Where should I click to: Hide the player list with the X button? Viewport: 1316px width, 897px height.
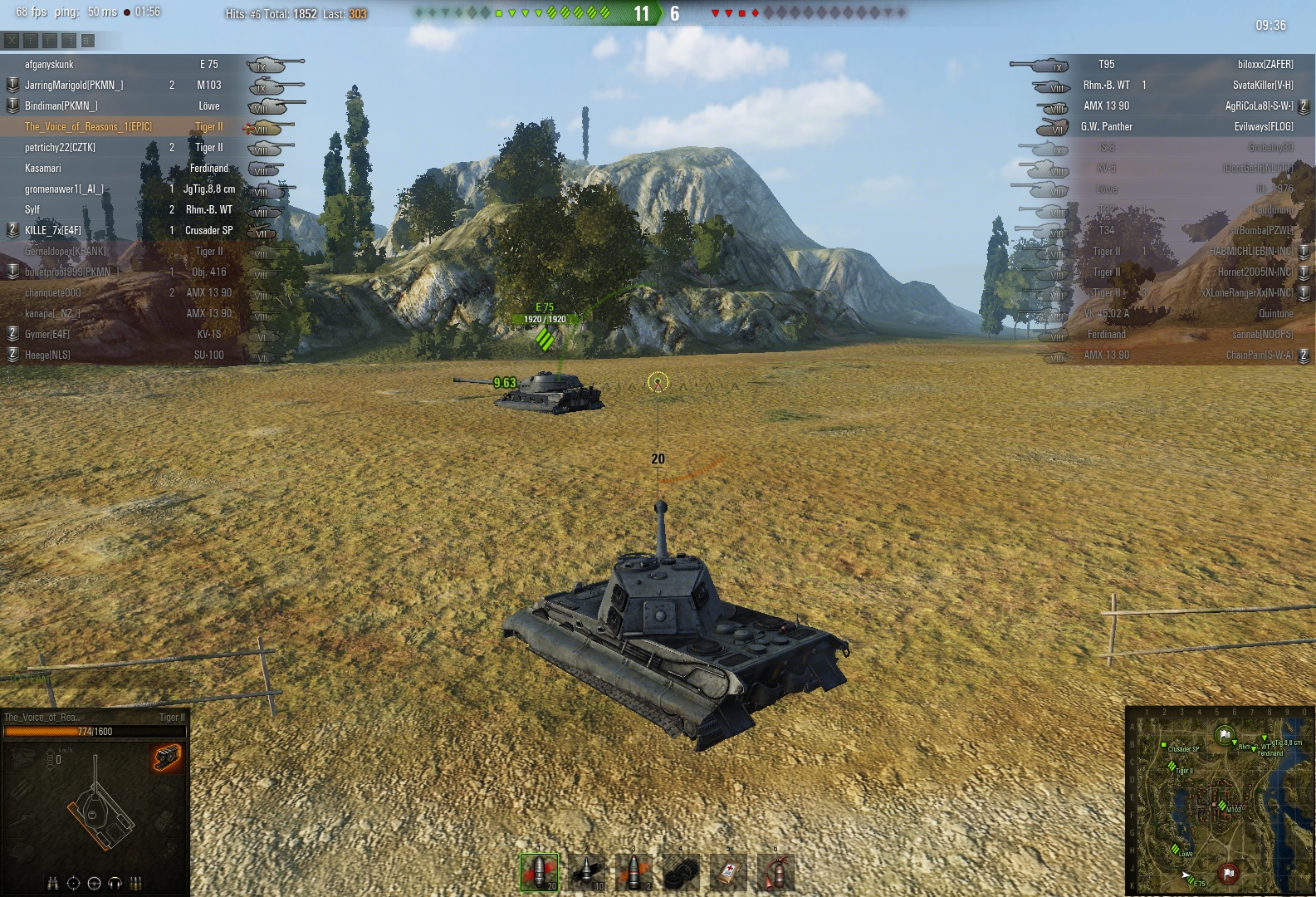coord(12,40)
